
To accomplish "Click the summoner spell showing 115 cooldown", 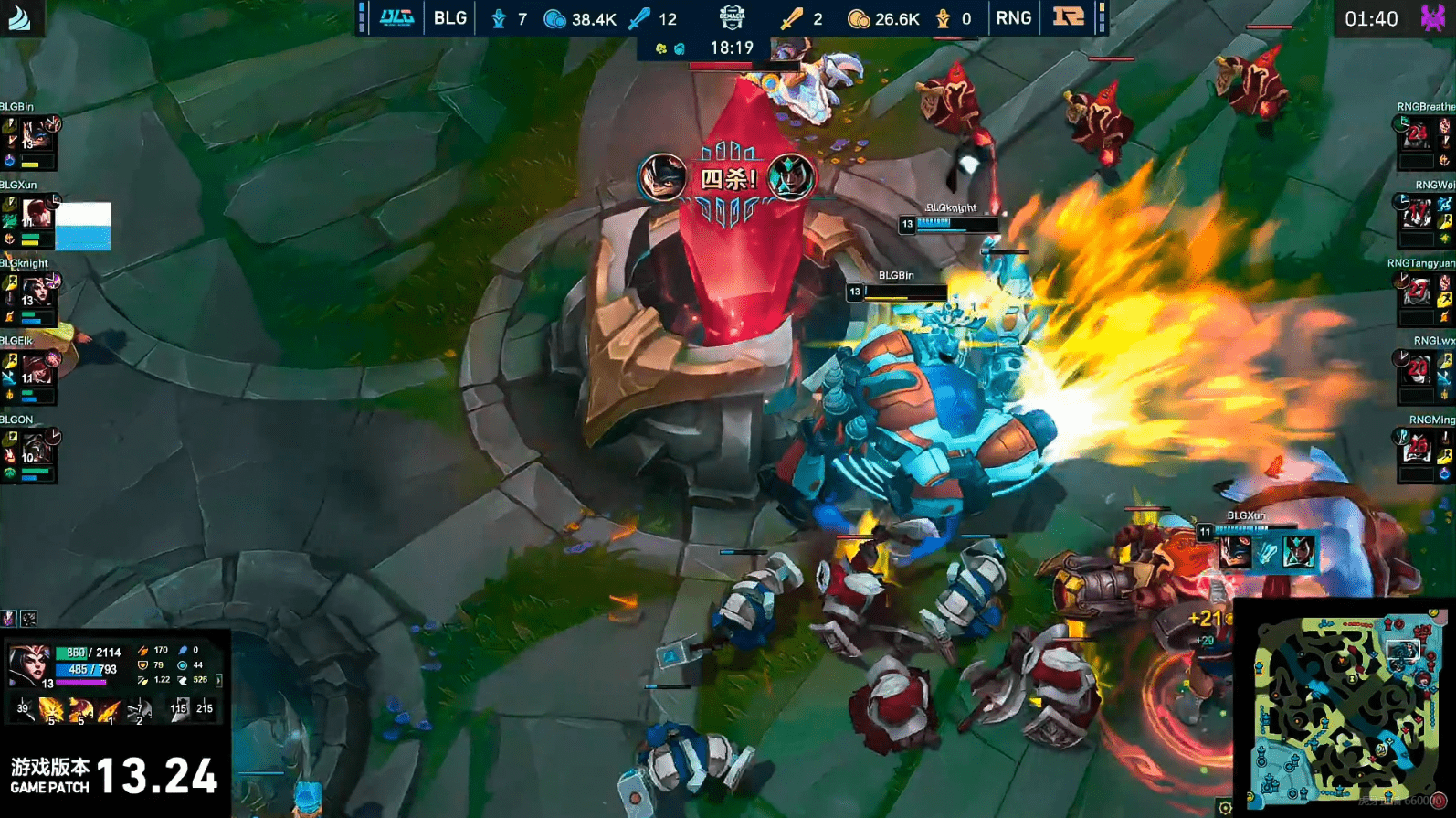I will click(178, 708).
